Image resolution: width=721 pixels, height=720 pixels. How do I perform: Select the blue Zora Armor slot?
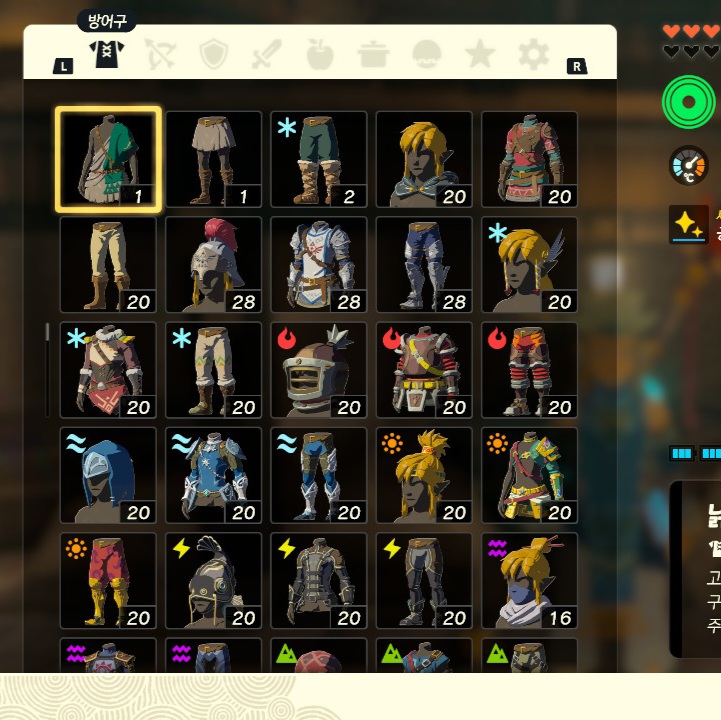[214, 475]
